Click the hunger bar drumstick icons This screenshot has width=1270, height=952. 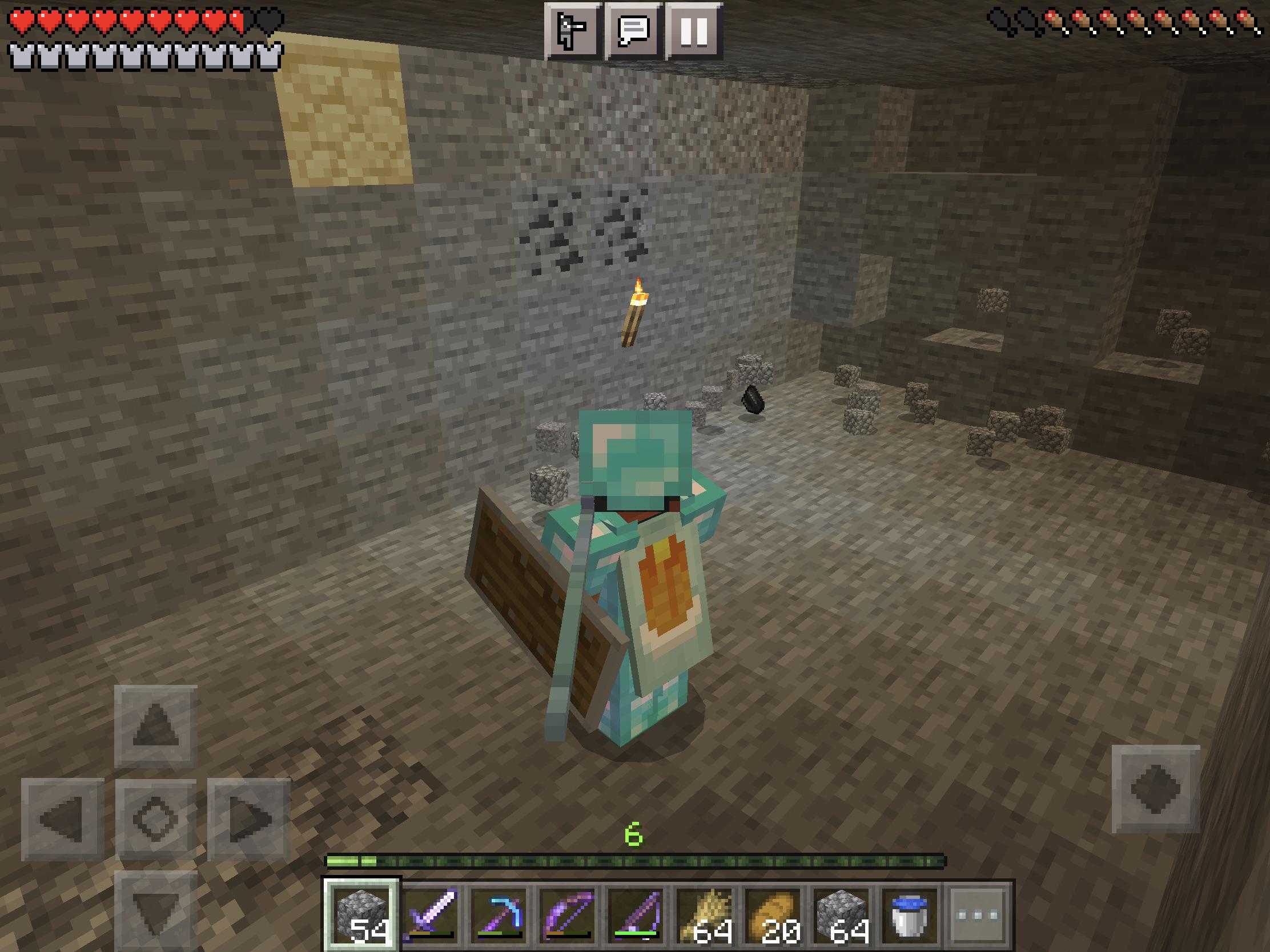pyautogui.click(x=1126, y=17)
